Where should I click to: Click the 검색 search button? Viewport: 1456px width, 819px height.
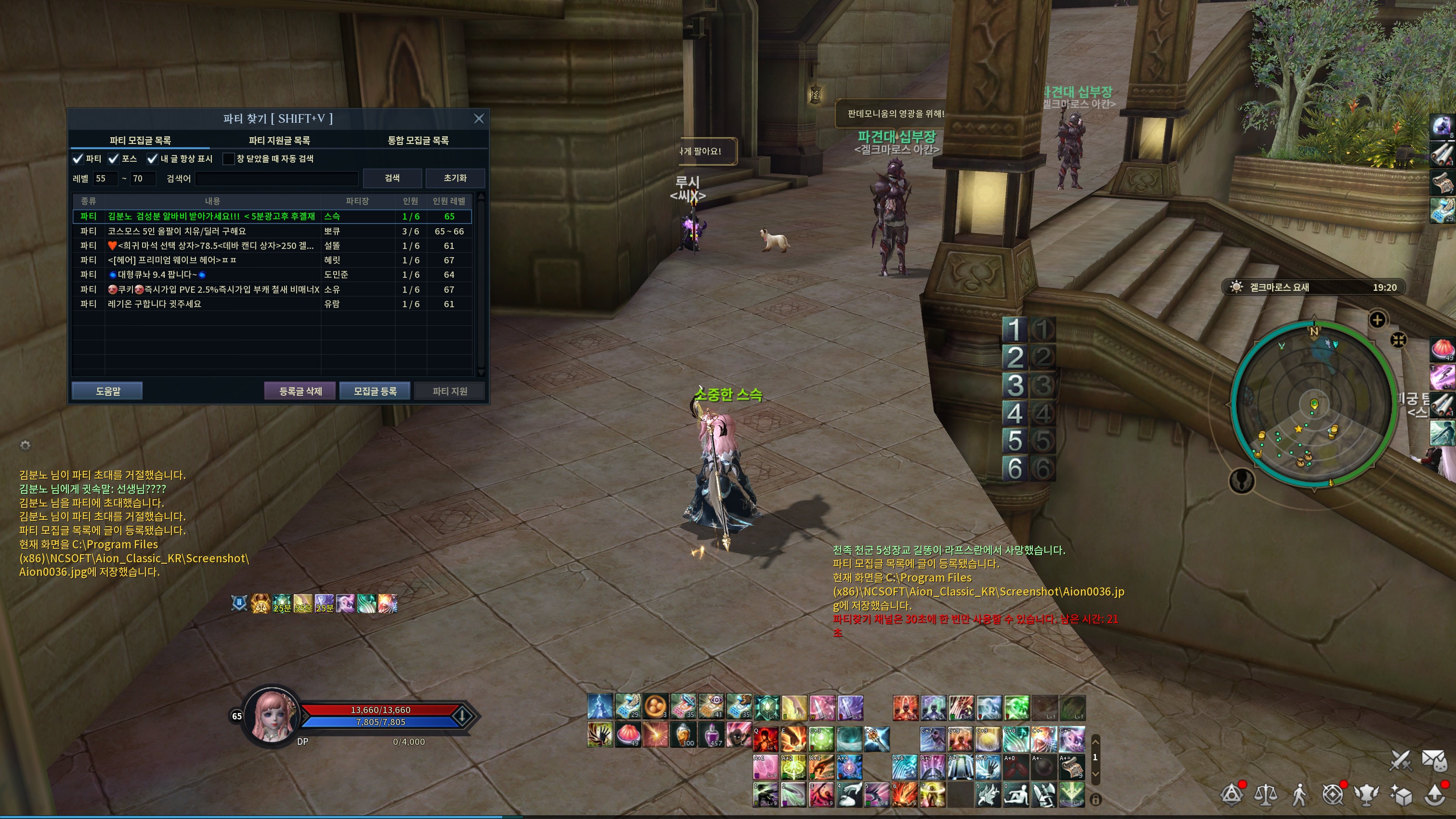(392, 178)
